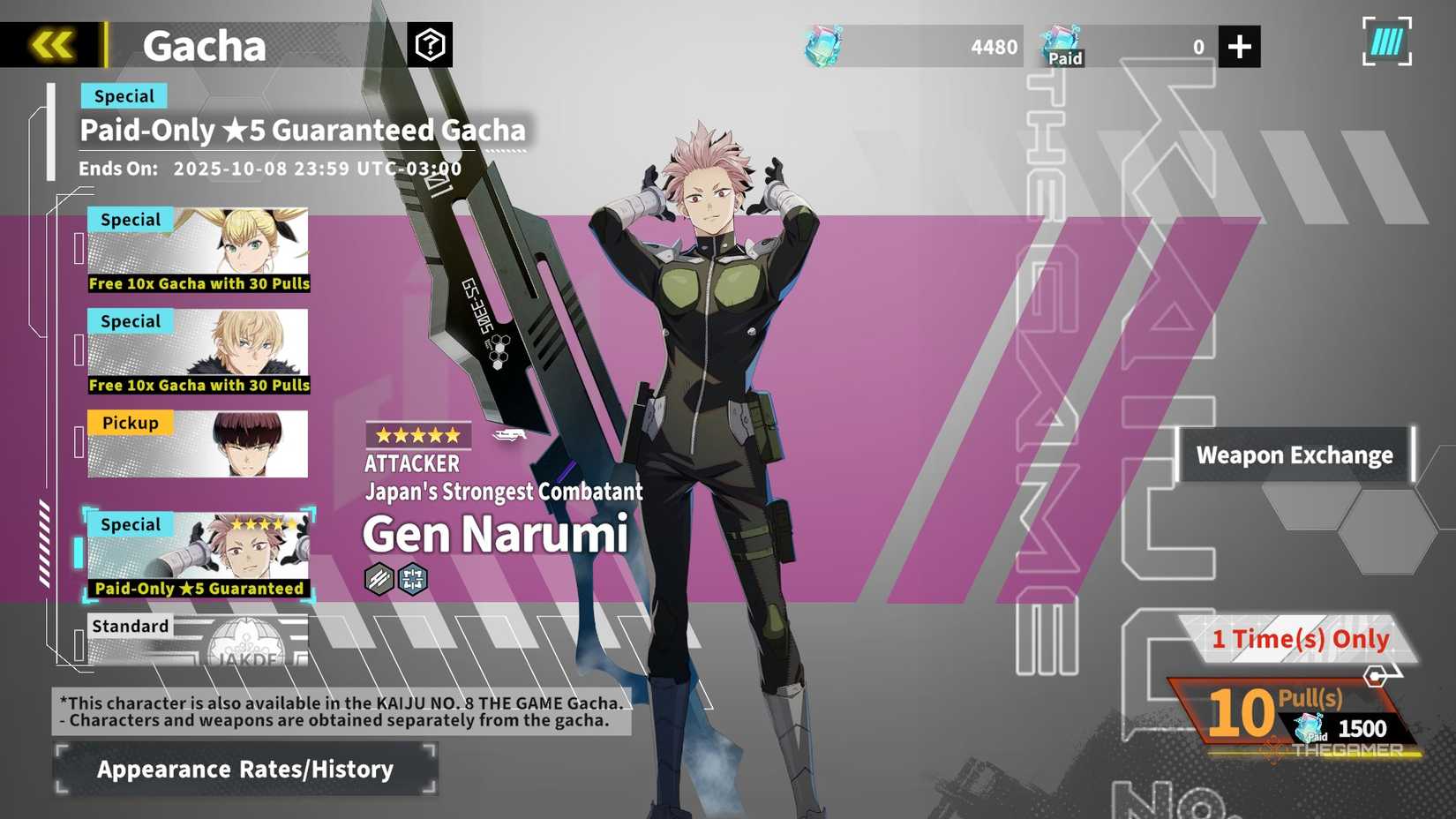The image size is (1456, 819).
Task: Click the free crystal currency icon
Action: [821, 46]
